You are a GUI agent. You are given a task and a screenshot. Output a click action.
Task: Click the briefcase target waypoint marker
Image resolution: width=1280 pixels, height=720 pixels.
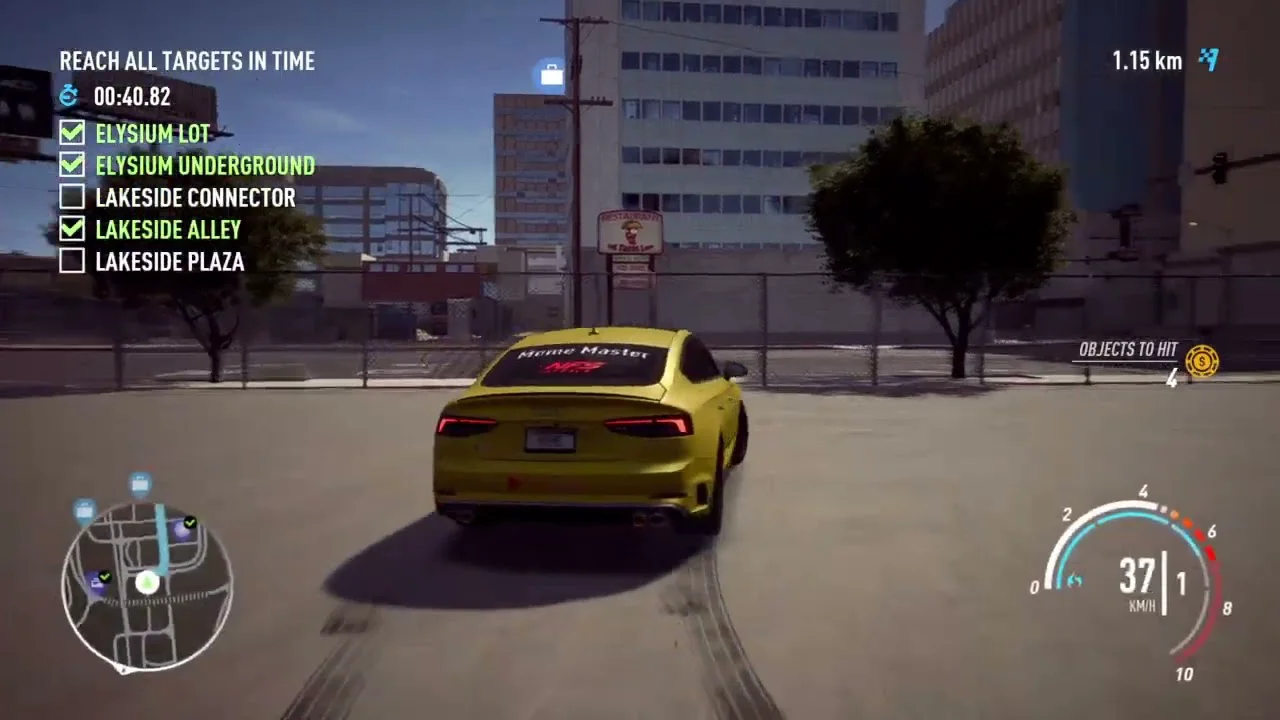pos(551,75)
